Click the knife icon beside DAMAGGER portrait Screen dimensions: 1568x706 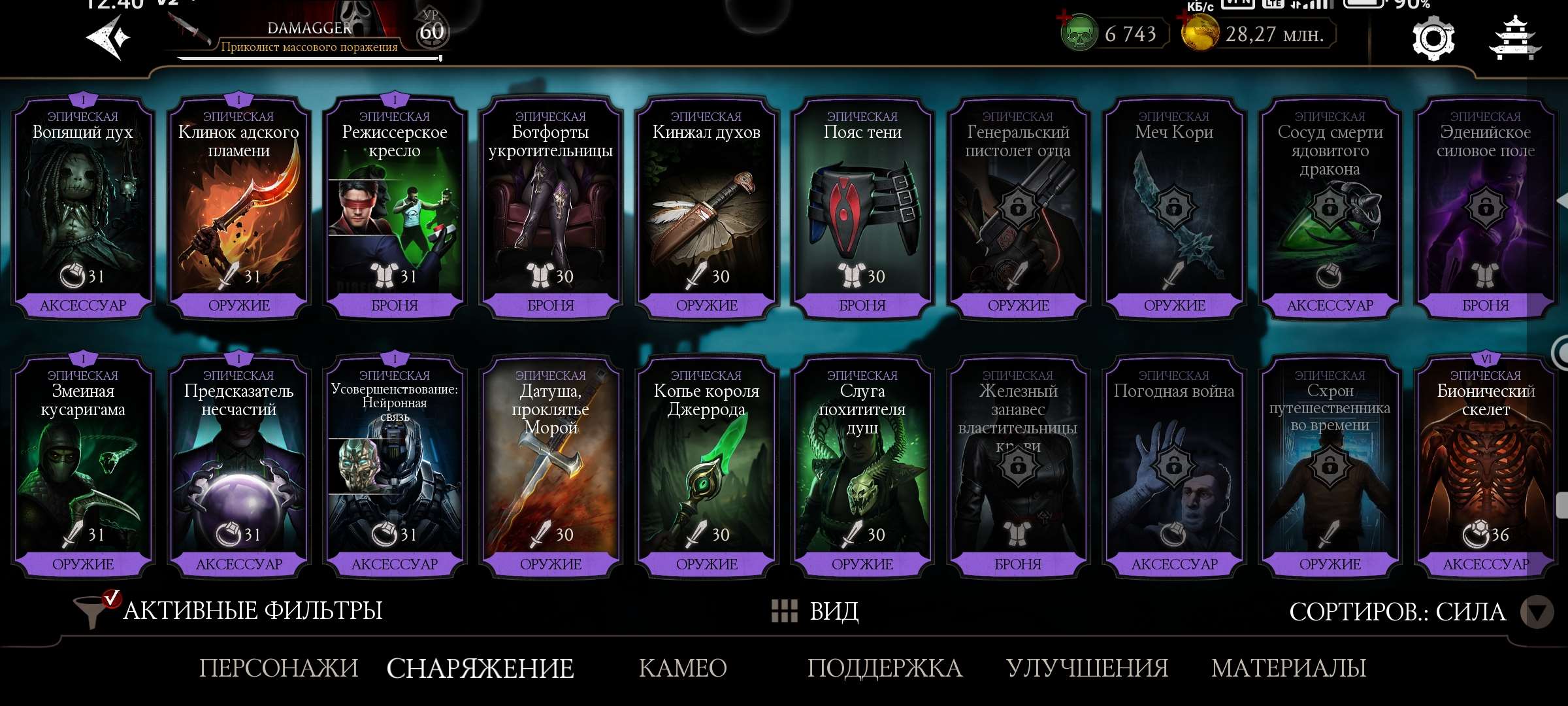[x=190, y=27]
